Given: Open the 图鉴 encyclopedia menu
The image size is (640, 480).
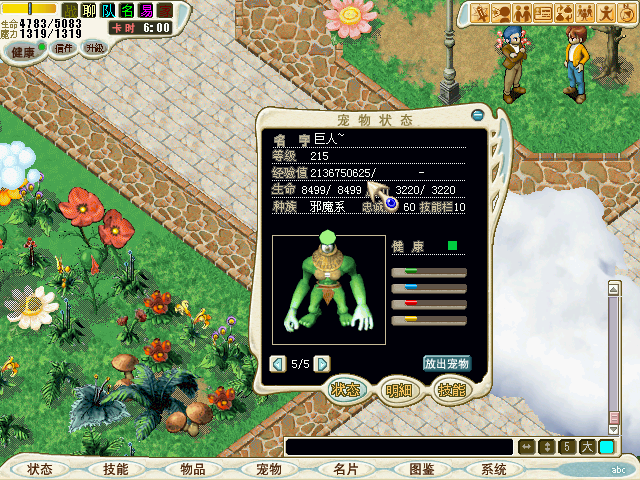Looking at the screenshot, I should (x=421, y=469).
